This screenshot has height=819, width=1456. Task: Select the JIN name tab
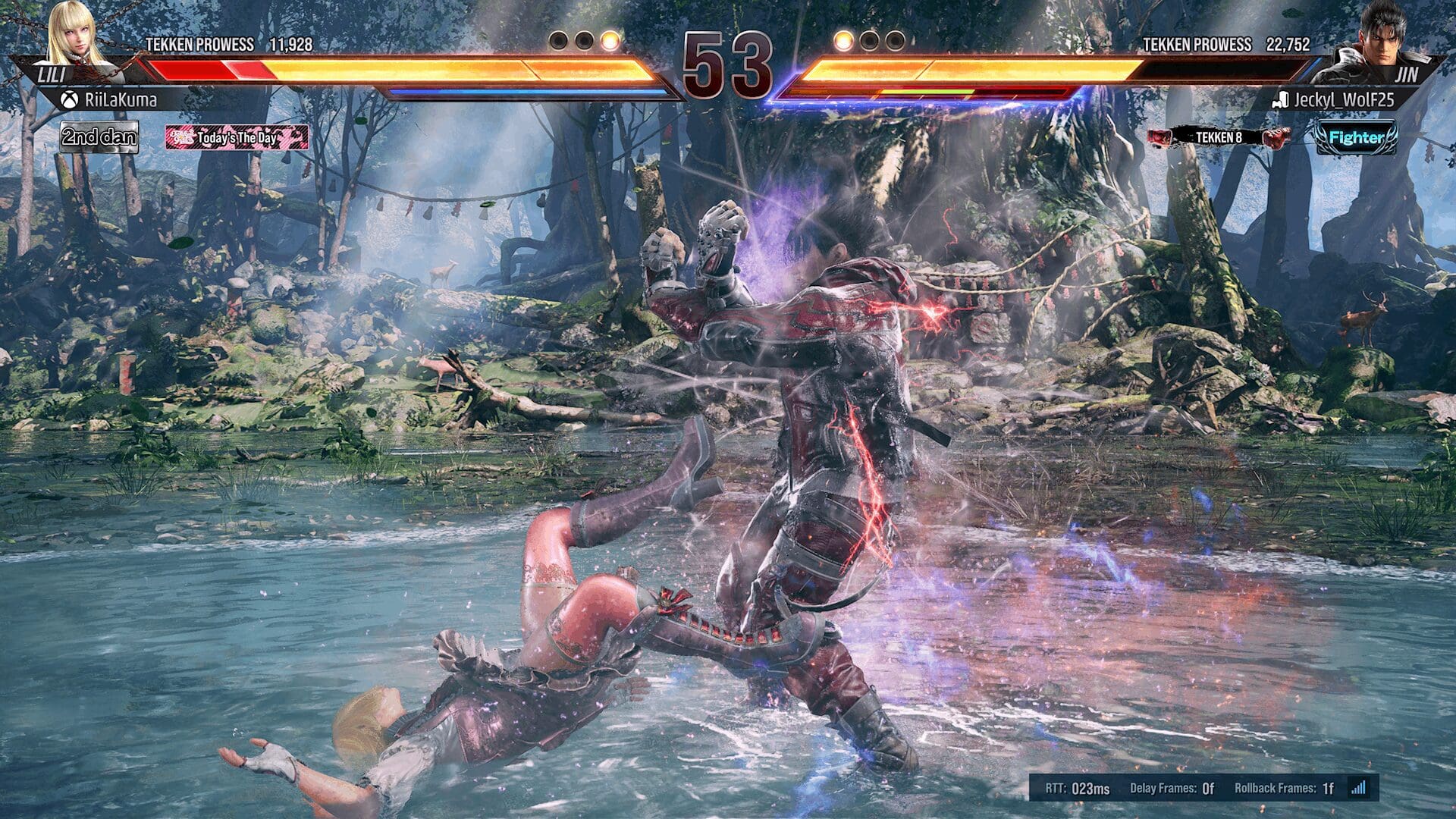click(x=1409, y=73)
